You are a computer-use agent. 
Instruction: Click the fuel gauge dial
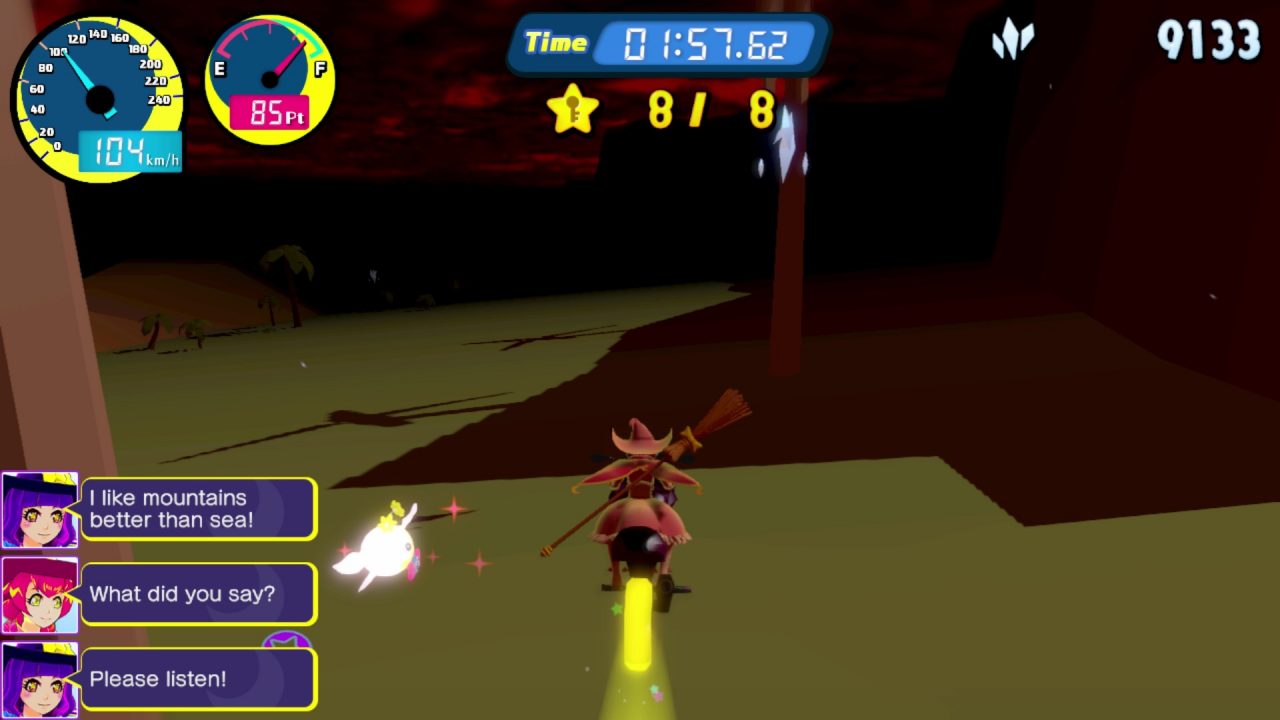269,79
